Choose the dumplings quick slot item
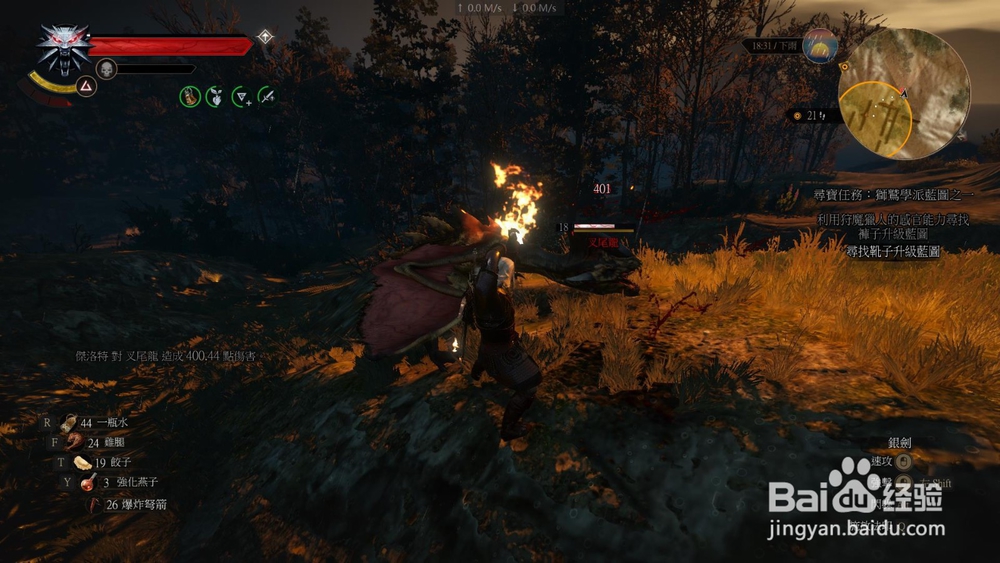 [81, 462]
